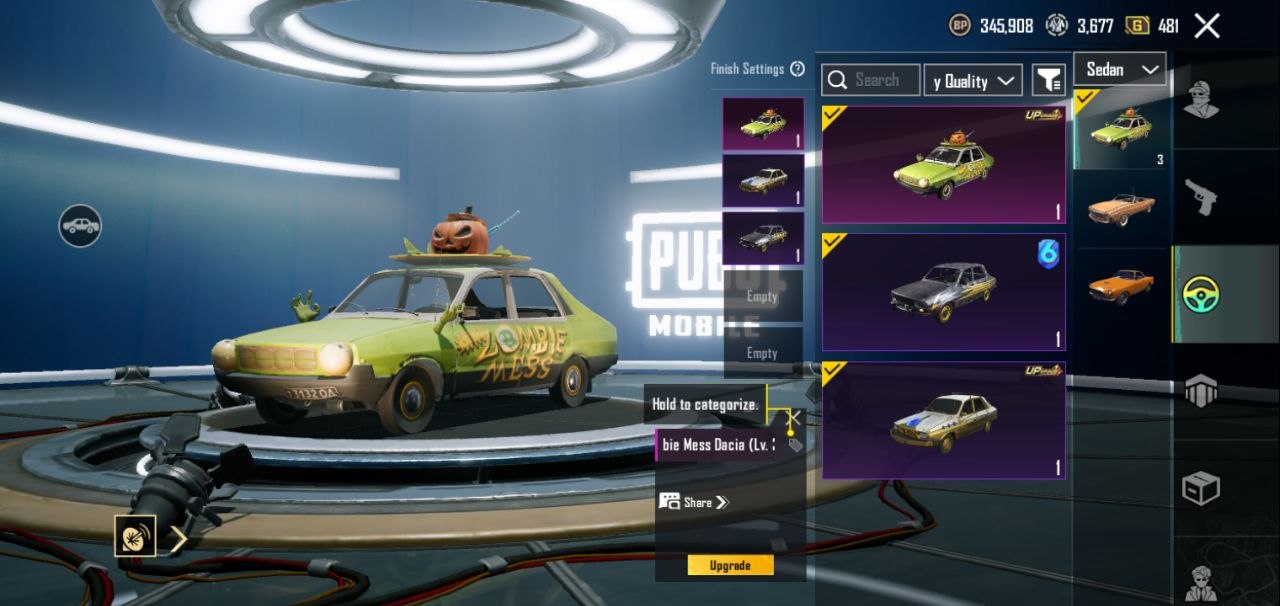Choose the dark grey Dacia skin with the blue 6 badge

click(943, 292)
